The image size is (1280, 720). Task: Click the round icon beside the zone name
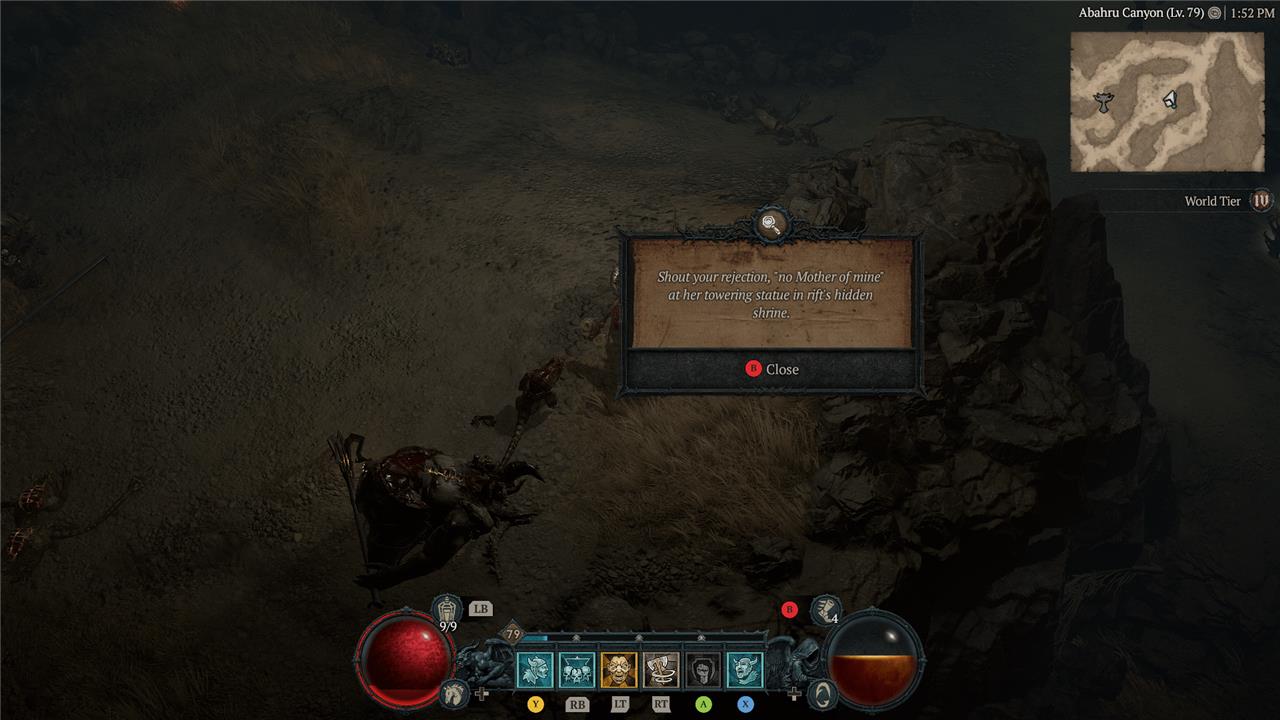pos(1214,14)
